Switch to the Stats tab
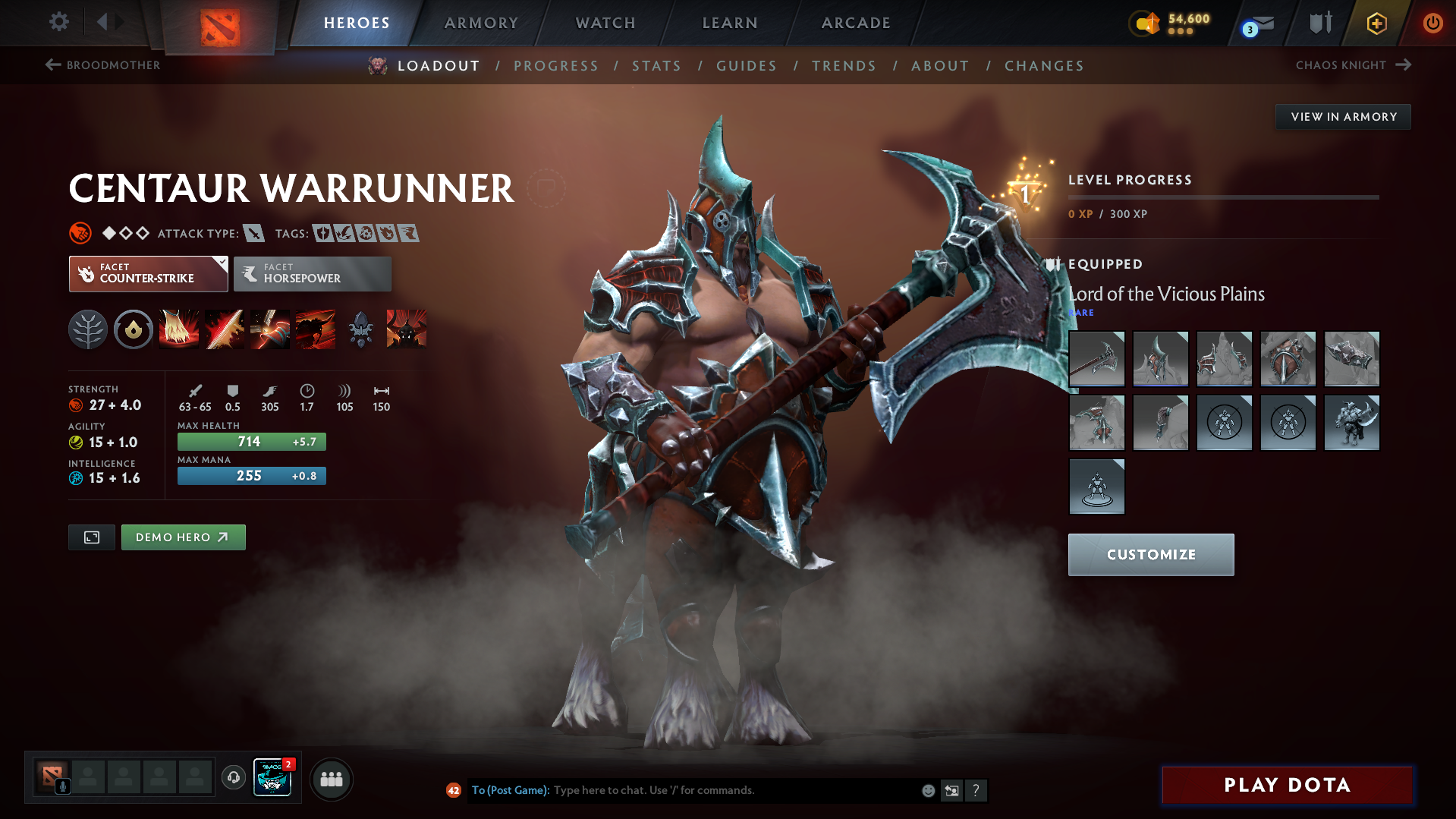Image resolution: width=1456 pixels, height=819 pixels. coord(656,66)
